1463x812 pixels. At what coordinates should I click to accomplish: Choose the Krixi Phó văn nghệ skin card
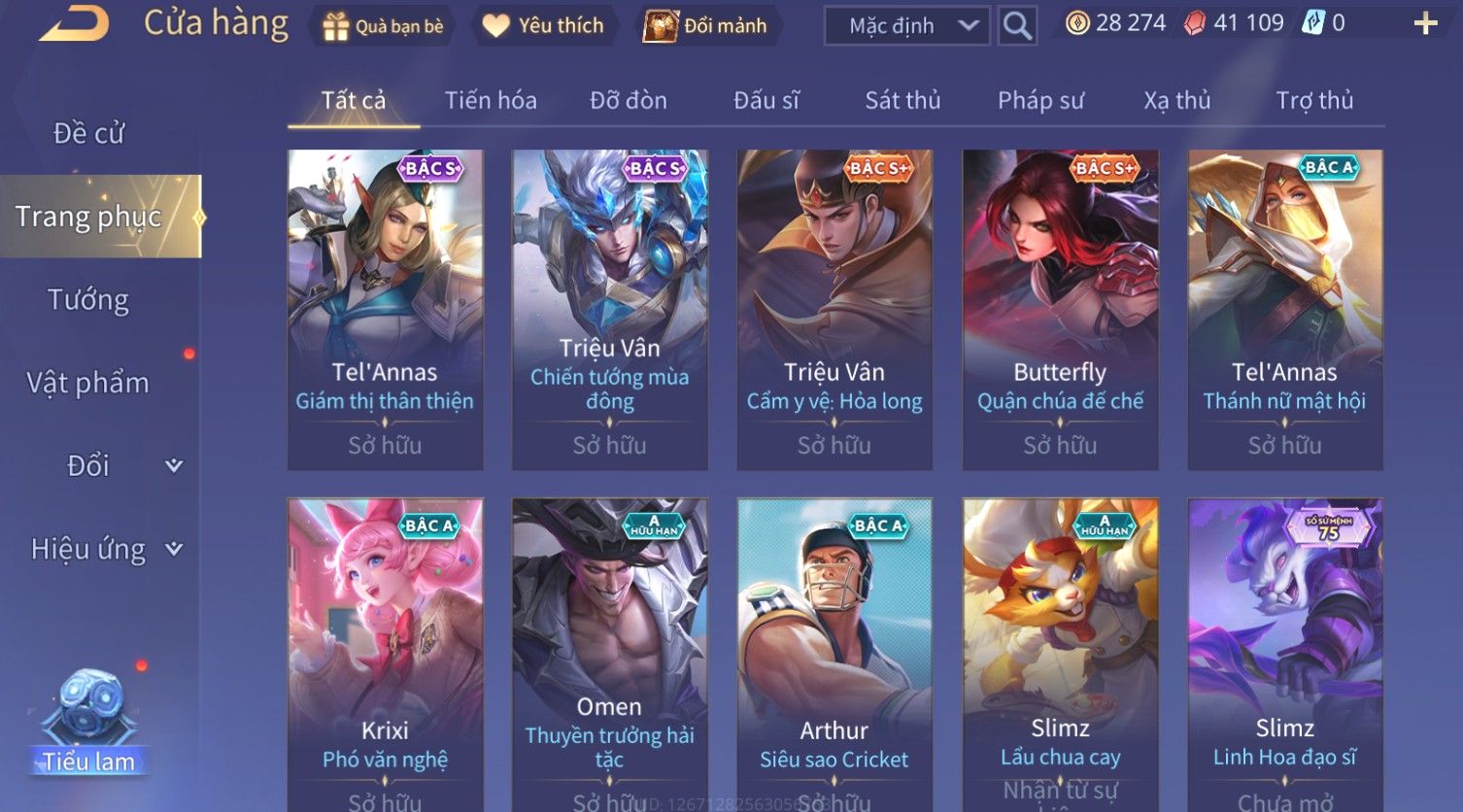click(385, 653)
